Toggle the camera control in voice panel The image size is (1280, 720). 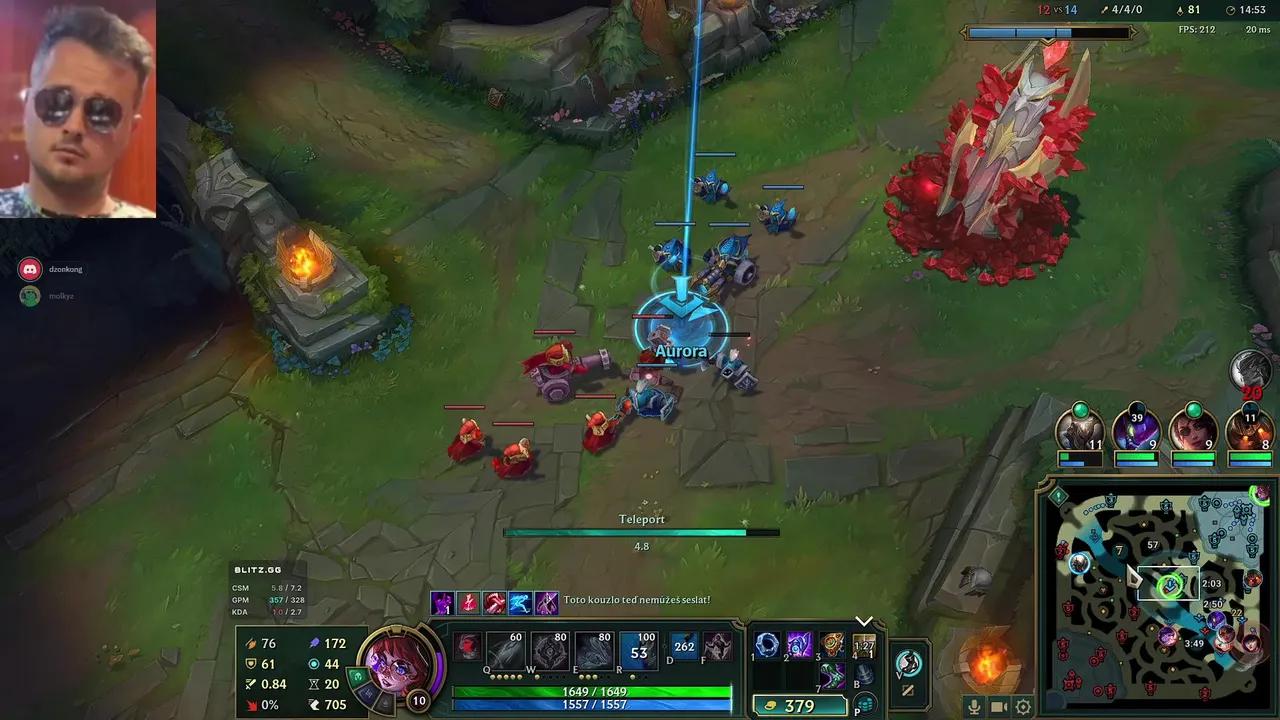coord(998,707)
